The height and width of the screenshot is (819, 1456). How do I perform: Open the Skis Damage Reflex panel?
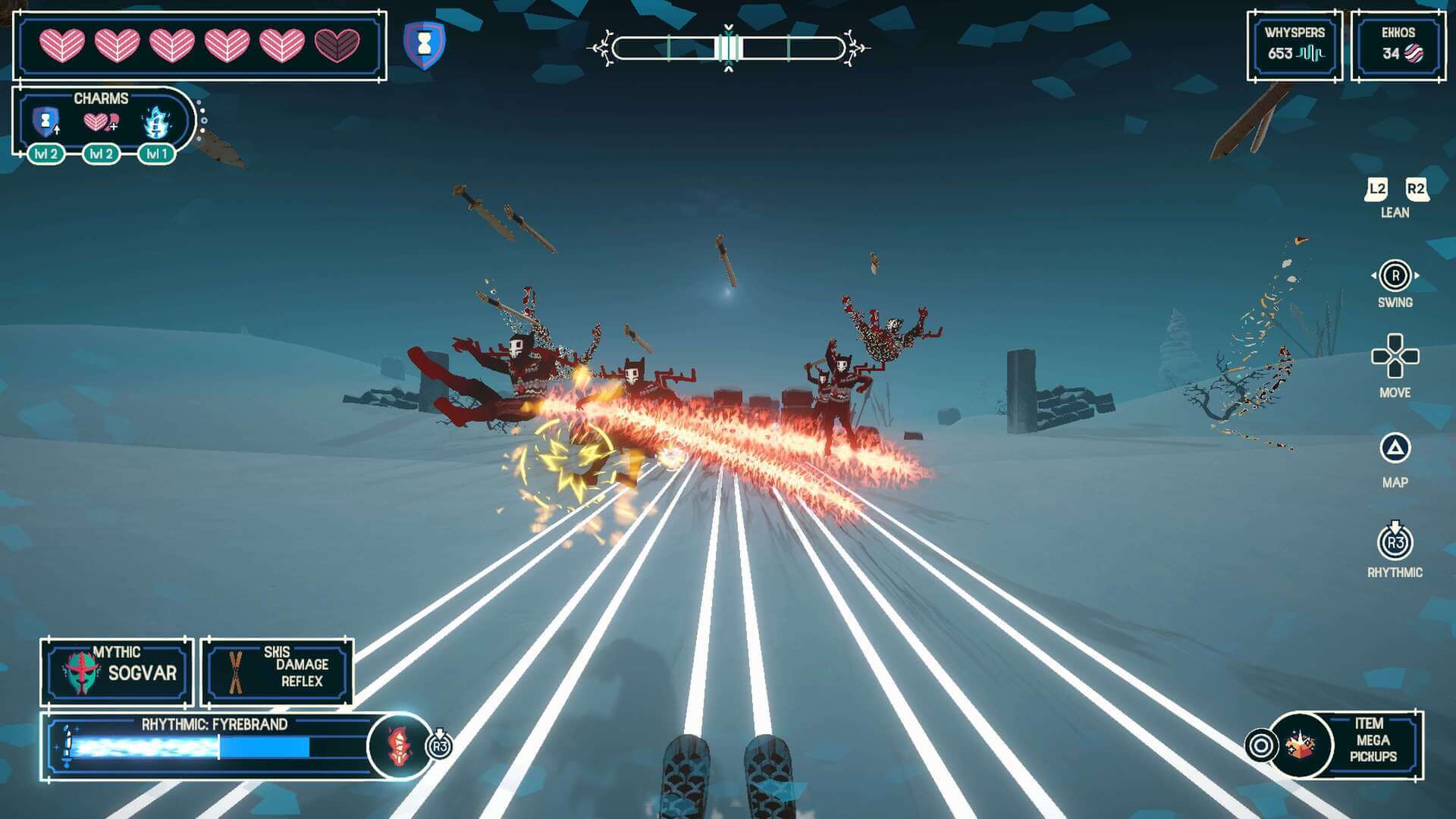coord(277,672)
